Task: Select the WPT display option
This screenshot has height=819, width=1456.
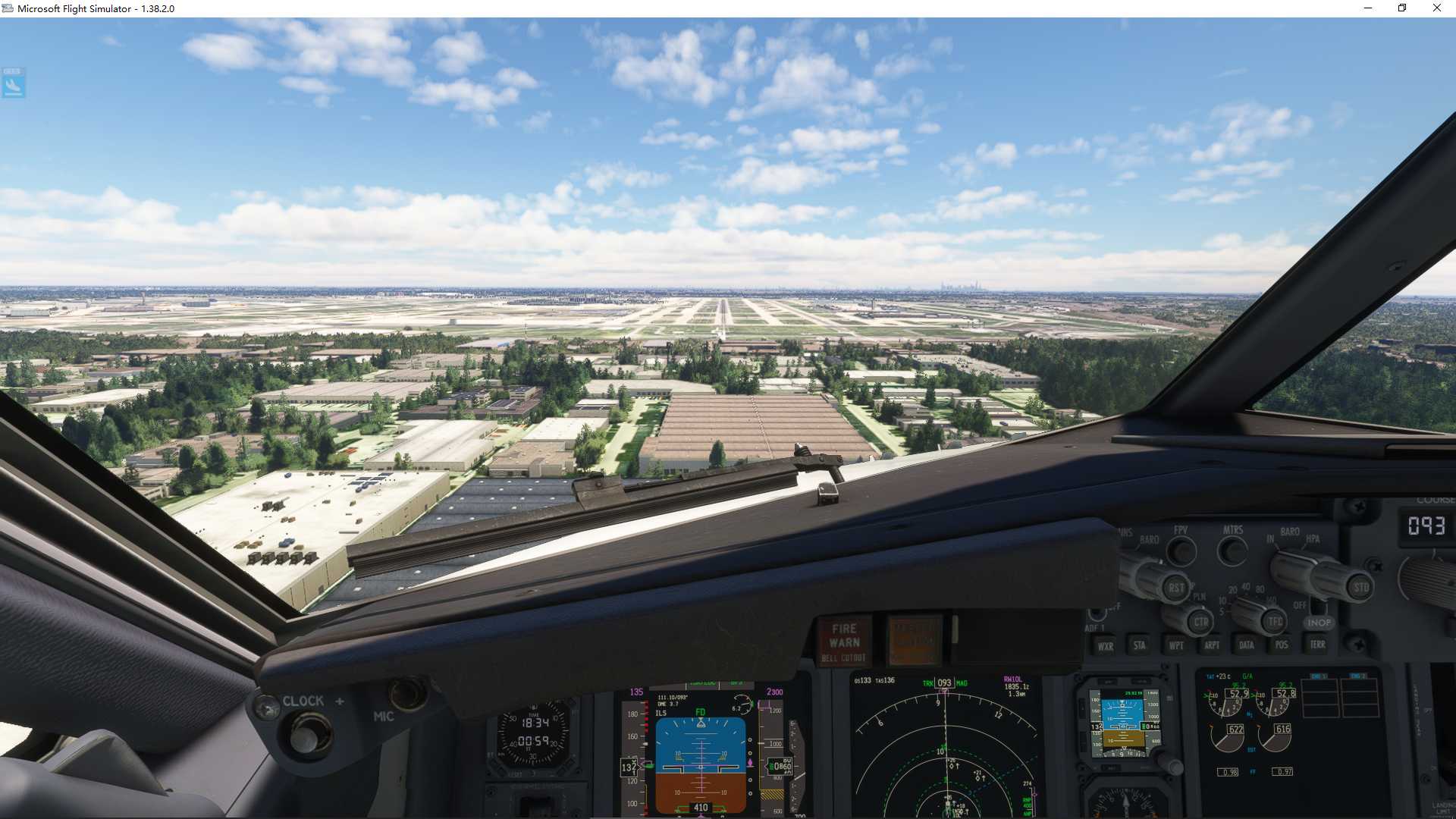Action: (1176, 646)
